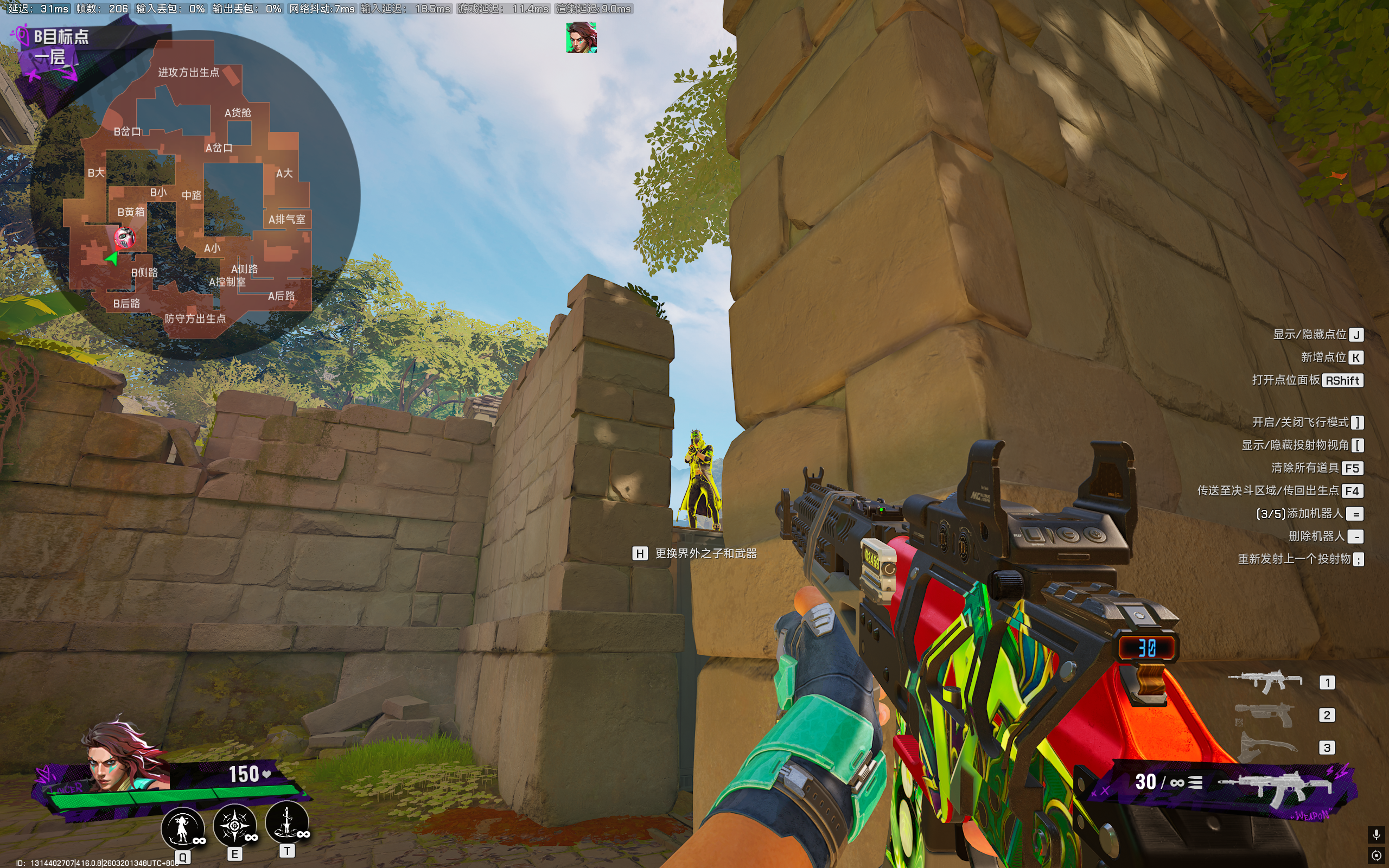Click the circular minimap
Image resolution: width=1389 pixels, height=868 pixels.
pos(195,195)
